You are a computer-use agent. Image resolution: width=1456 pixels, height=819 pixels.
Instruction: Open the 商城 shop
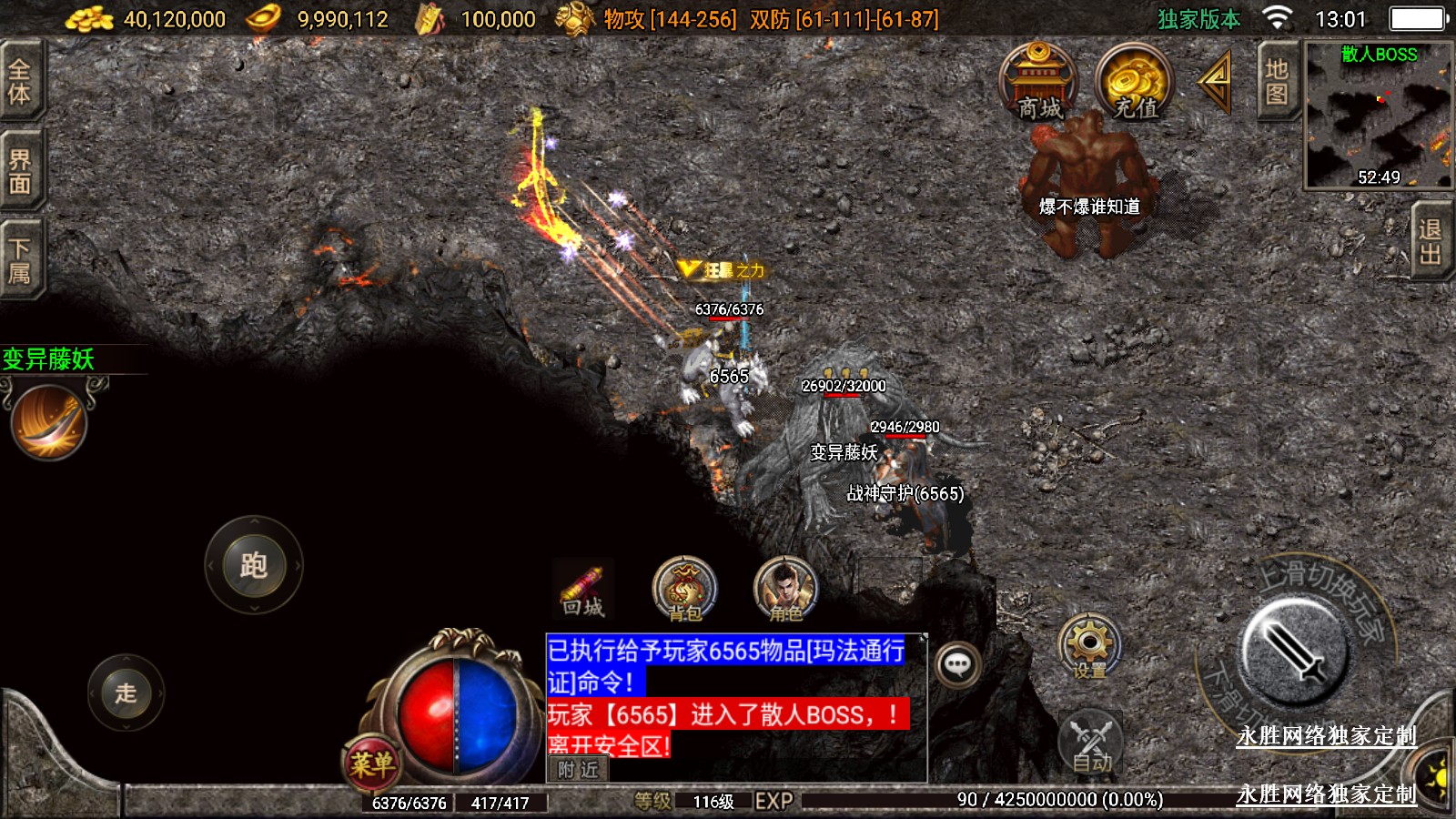tap(1038, 82)
